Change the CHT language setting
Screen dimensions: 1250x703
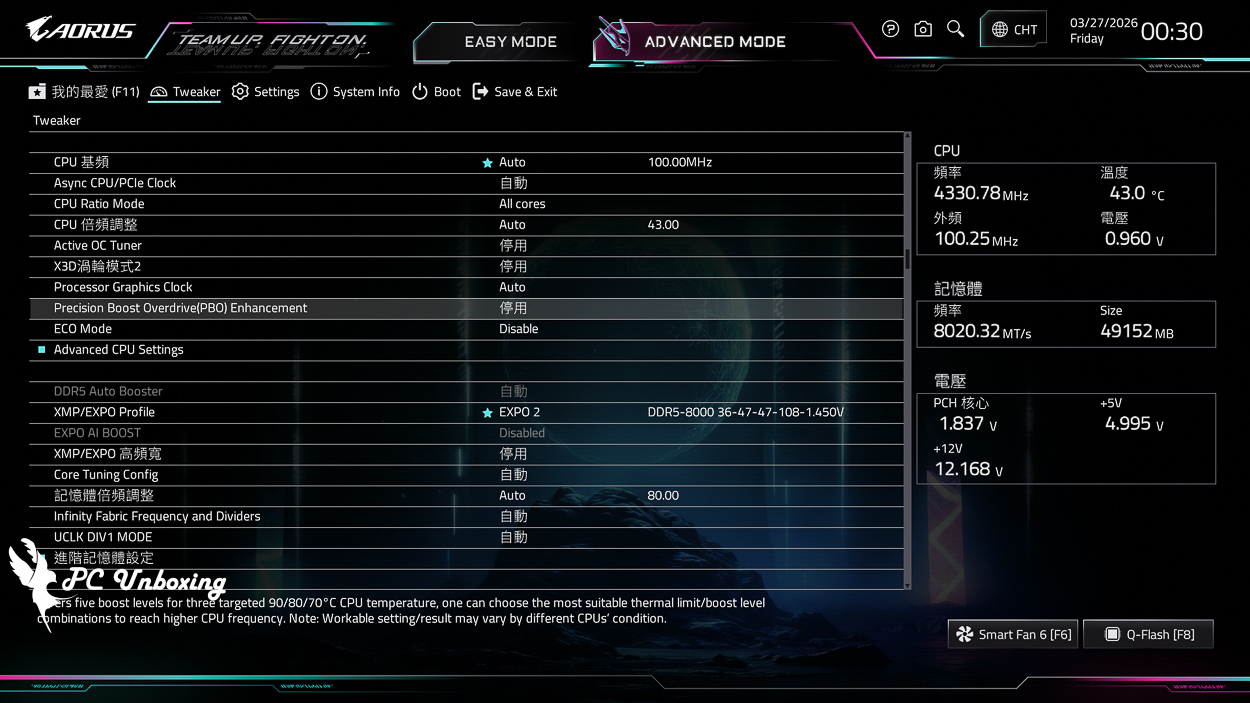click(1014, 30)
